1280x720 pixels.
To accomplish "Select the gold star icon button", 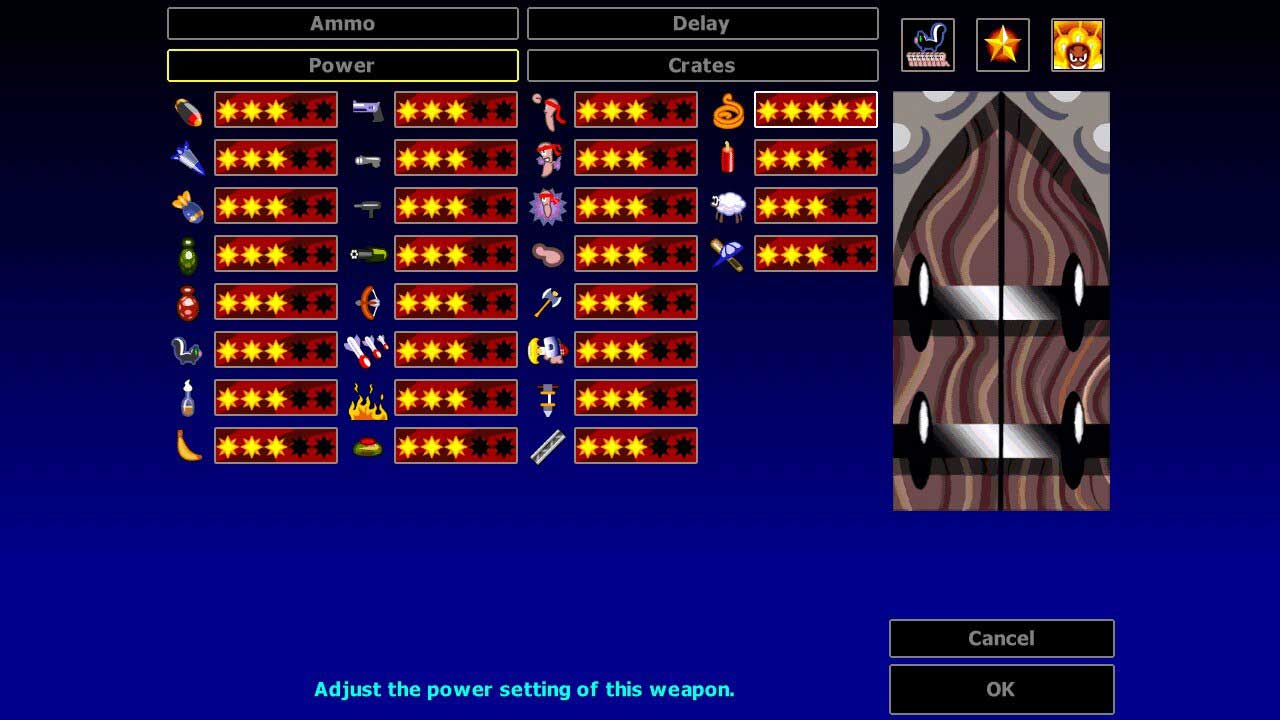I will tap(1003, 45).
